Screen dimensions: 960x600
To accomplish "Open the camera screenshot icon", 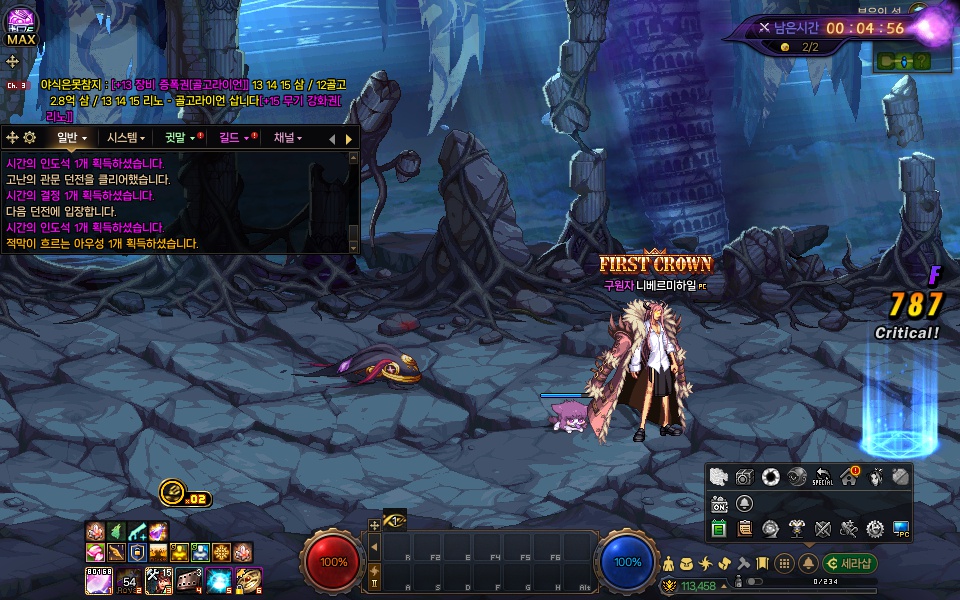I will [x=745, y=477].
